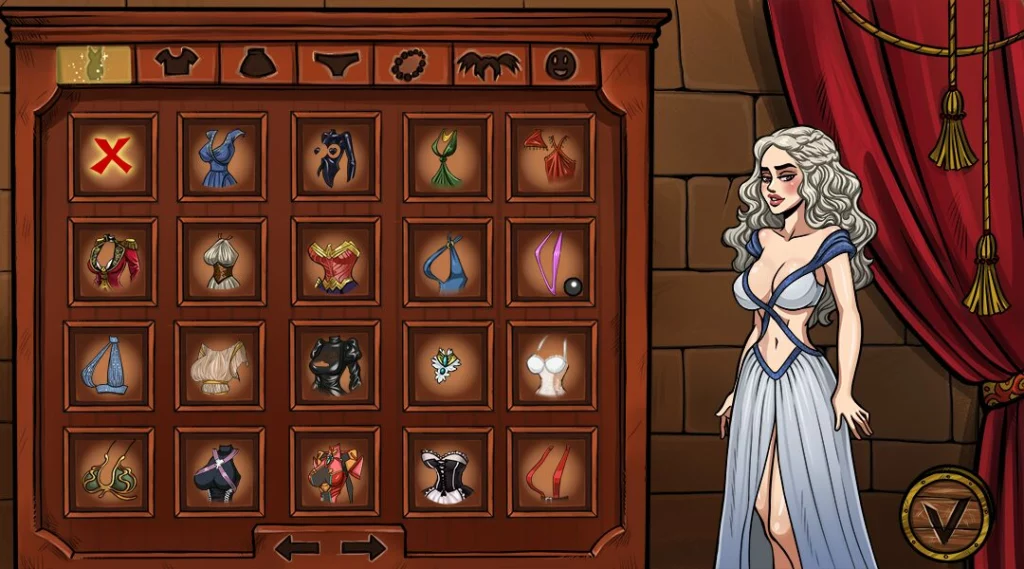The image size is (1024, 569).
Task: Select the green halter top
Action: coord(448,156)
